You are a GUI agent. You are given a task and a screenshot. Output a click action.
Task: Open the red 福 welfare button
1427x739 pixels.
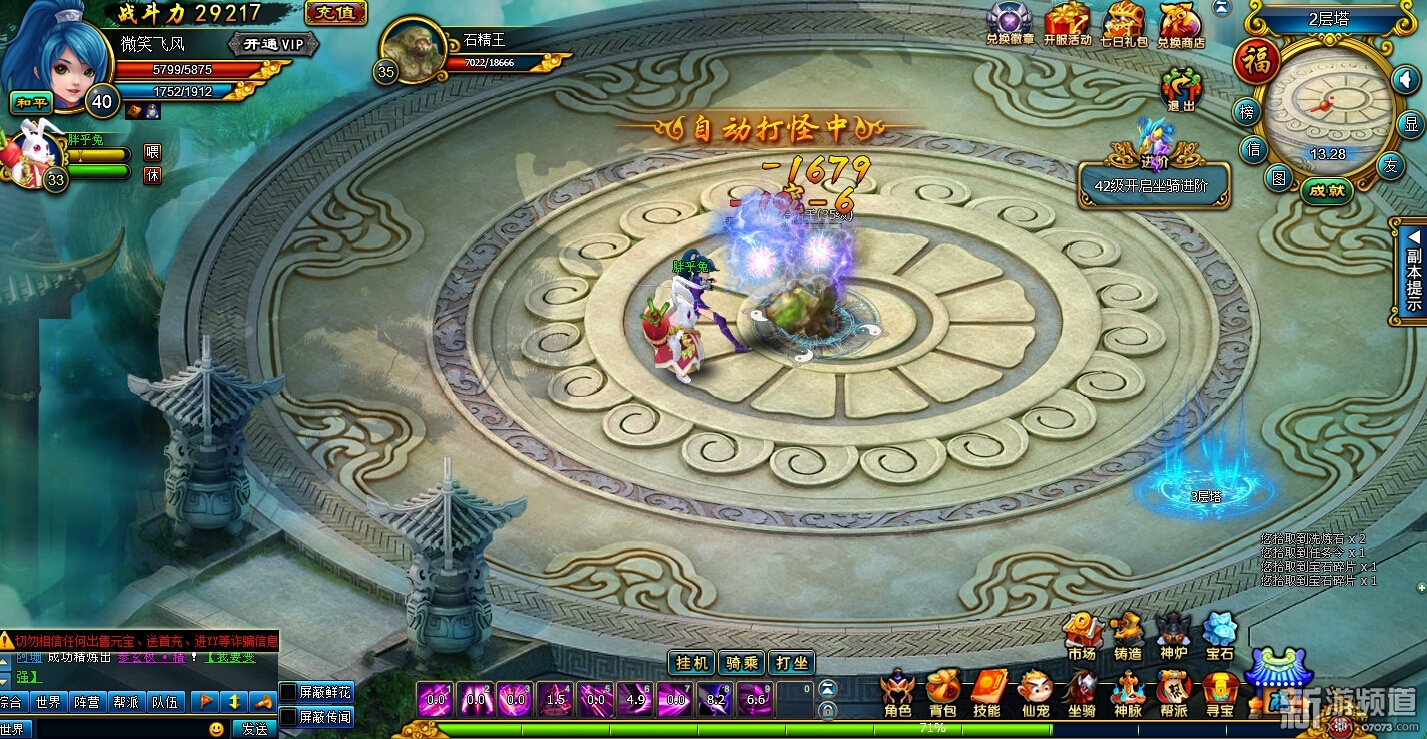1256,61
